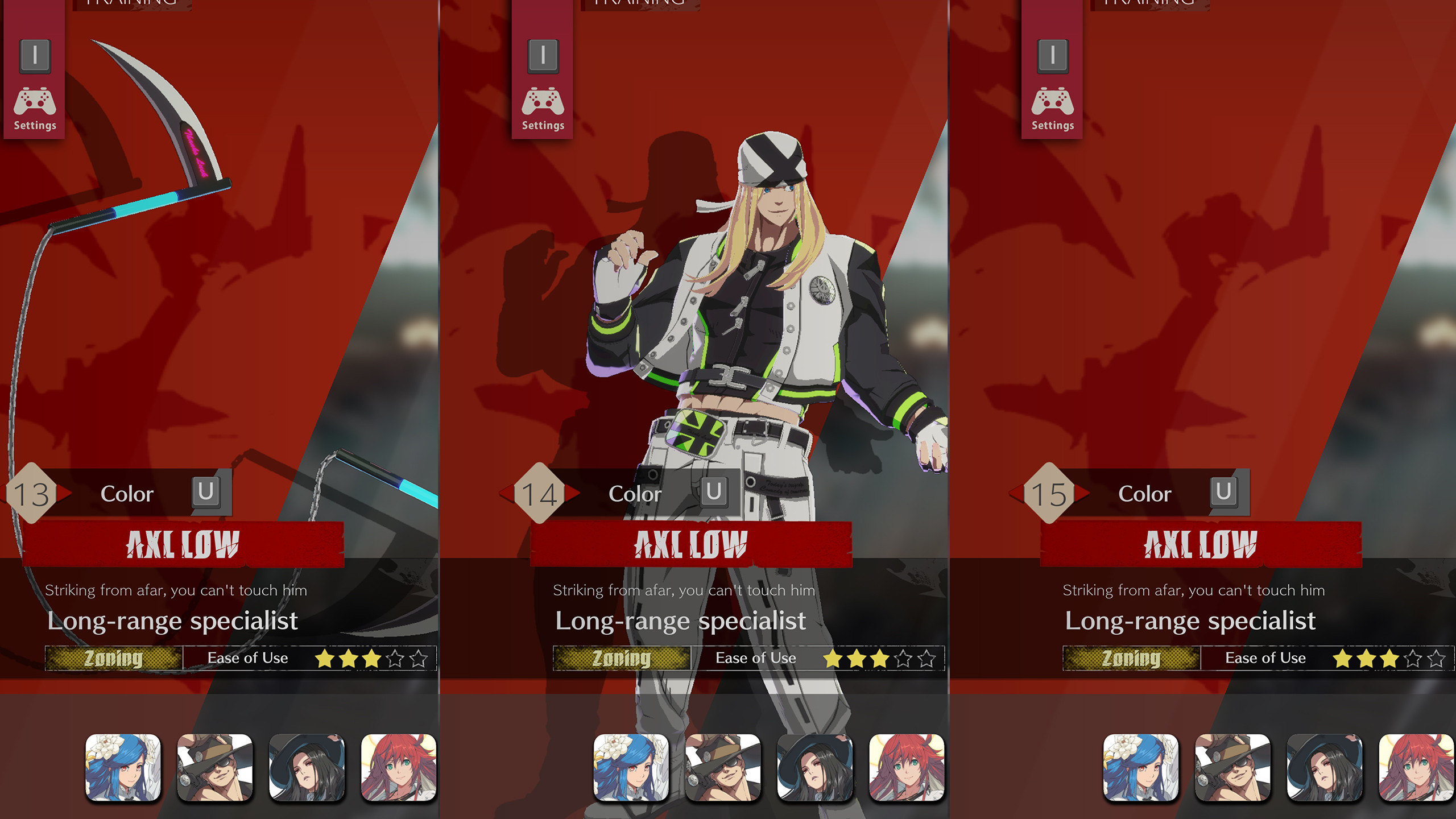The height and width of the screenshot is (819, 1456).
Task: Click the 'Striking from afar' tagline text
Action: pyautogui.click(x=176, y=590)
